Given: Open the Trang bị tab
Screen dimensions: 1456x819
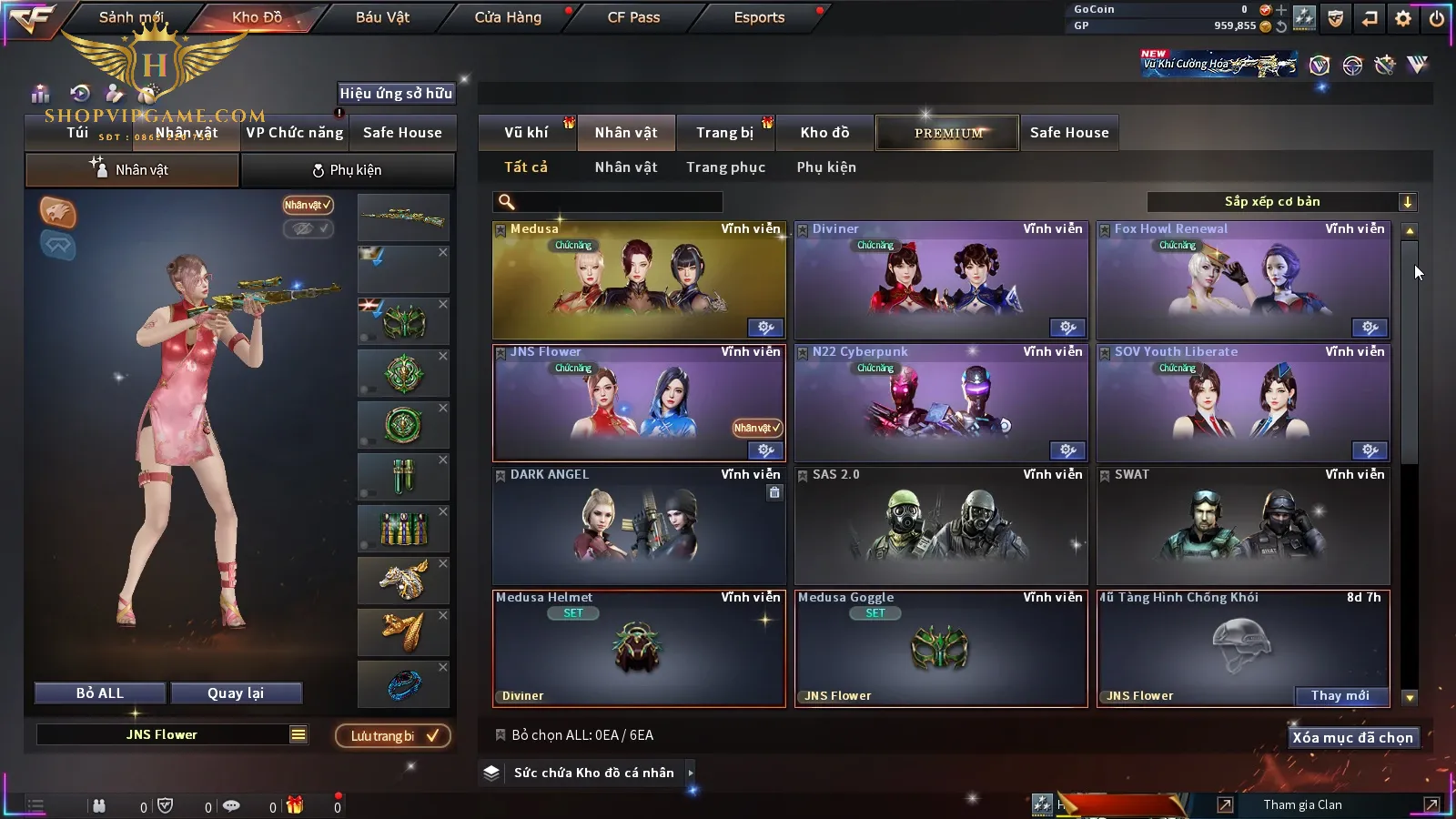Looking at the screenshot, I should [x=724, y=133].
